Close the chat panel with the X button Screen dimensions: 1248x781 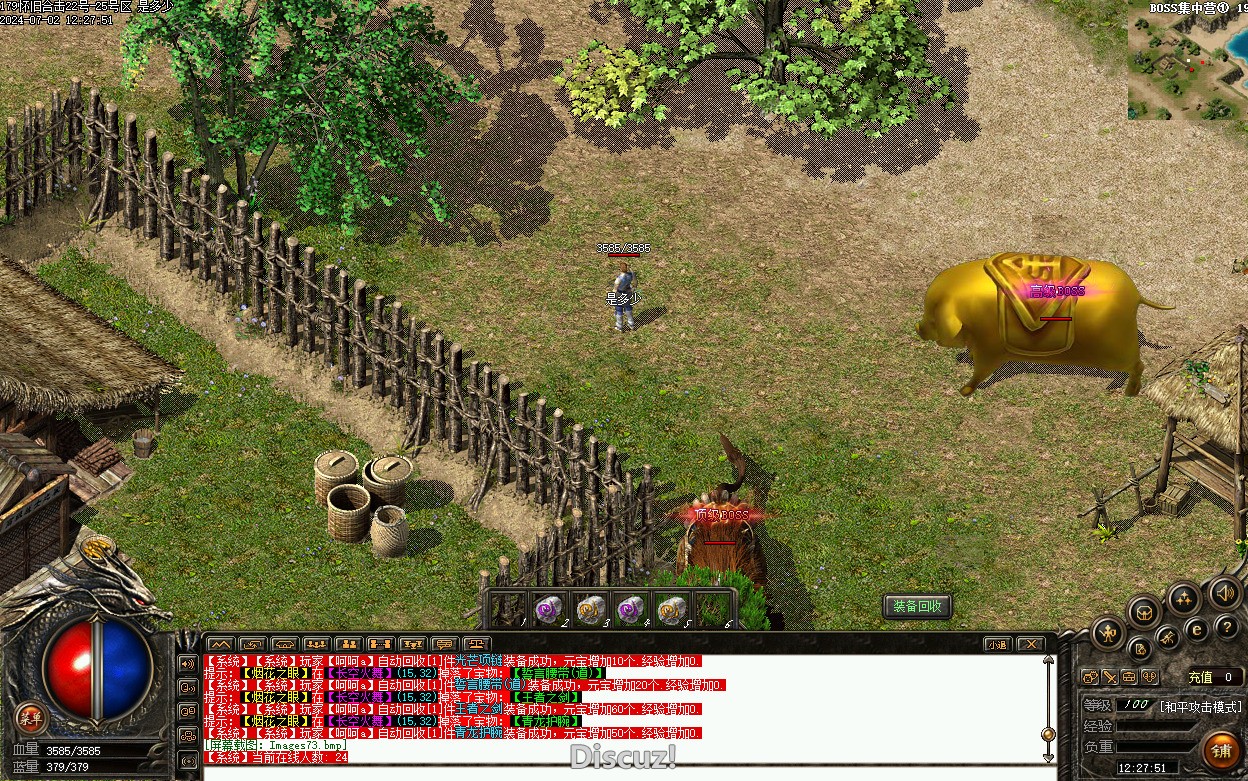click(1029, 644)
